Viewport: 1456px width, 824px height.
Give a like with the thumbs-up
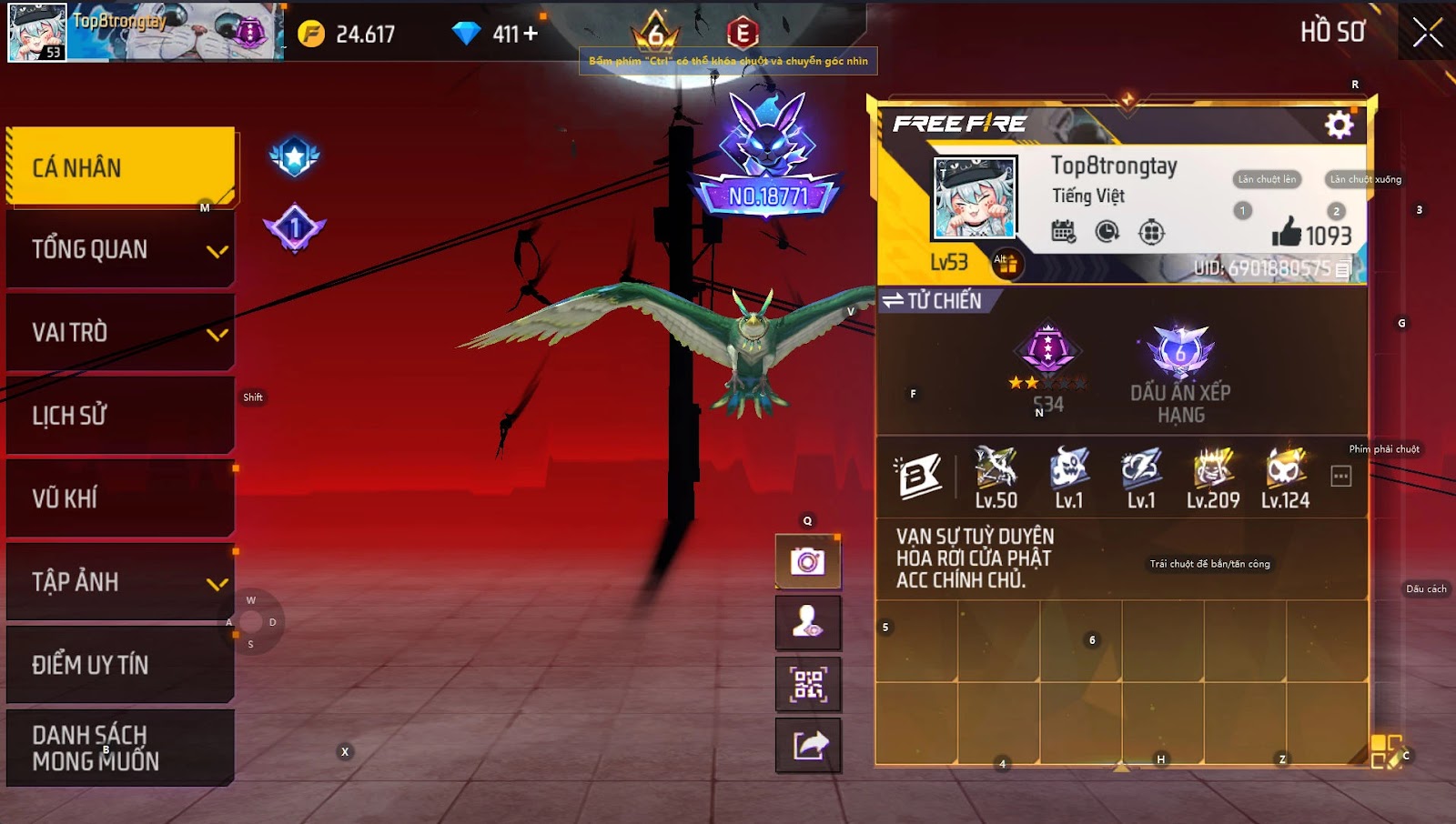[1287, 233]
